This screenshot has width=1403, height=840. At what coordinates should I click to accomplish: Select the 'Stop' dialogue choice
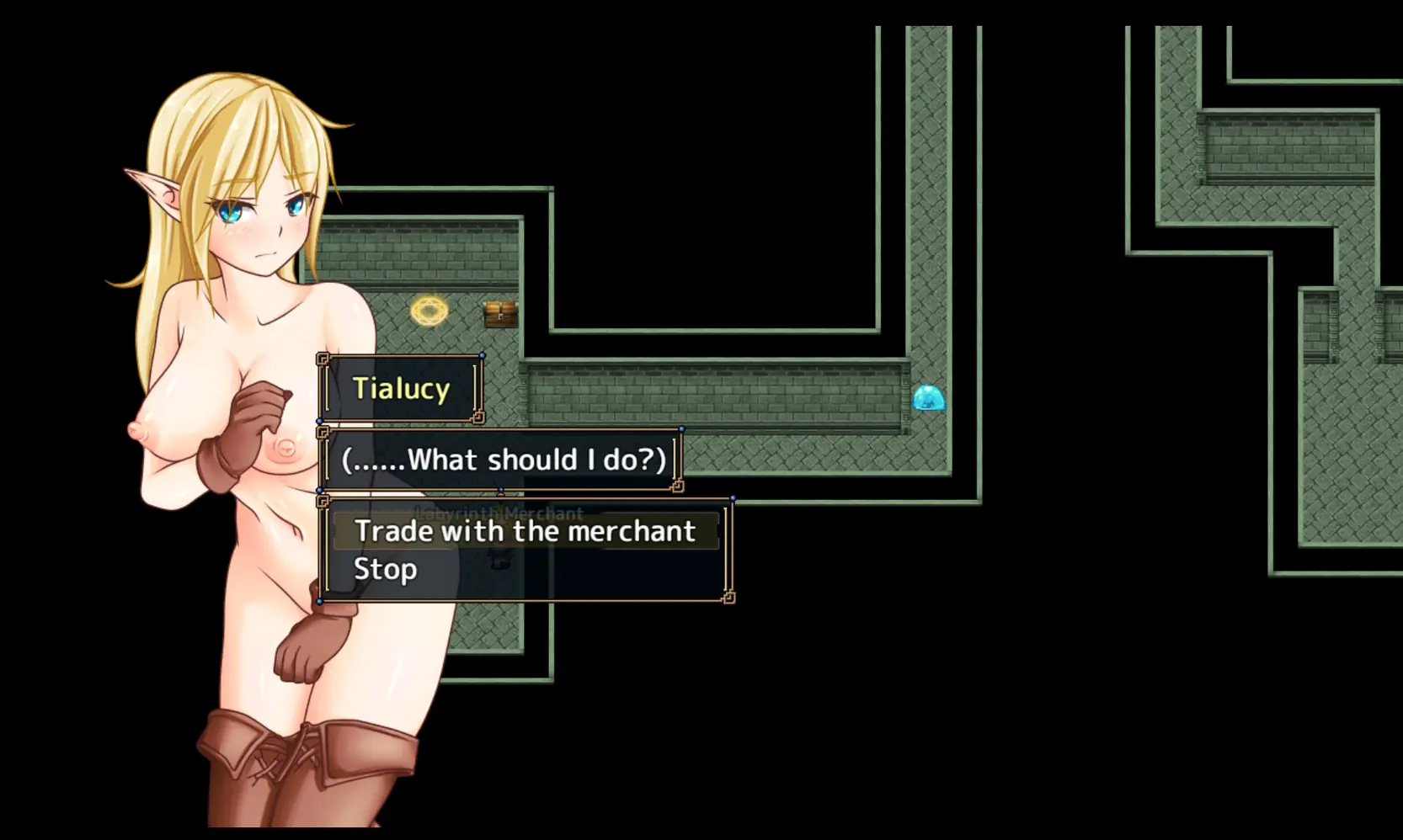(x=386, y=570)
